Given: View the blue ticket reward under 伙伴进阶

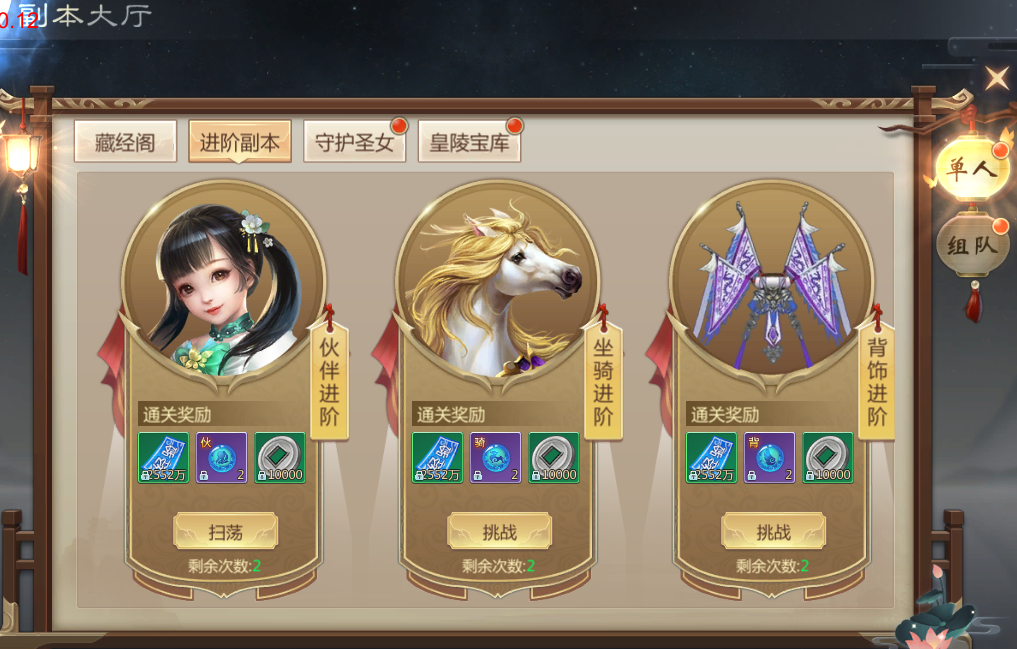Looking at the screenshot, I should [163, 458].
